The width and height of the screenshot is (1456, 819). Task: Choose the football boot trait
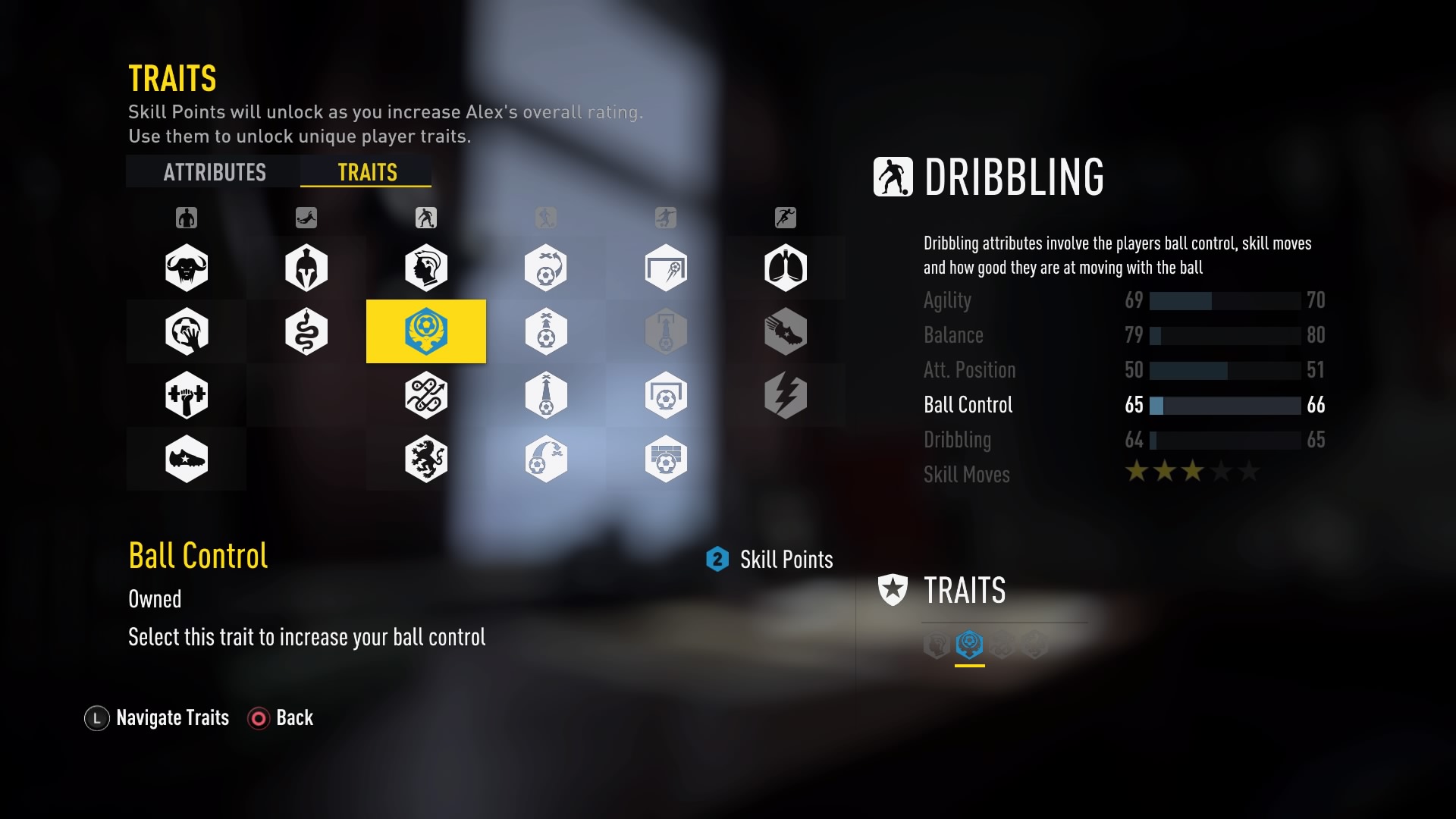[x=187, y=459]
